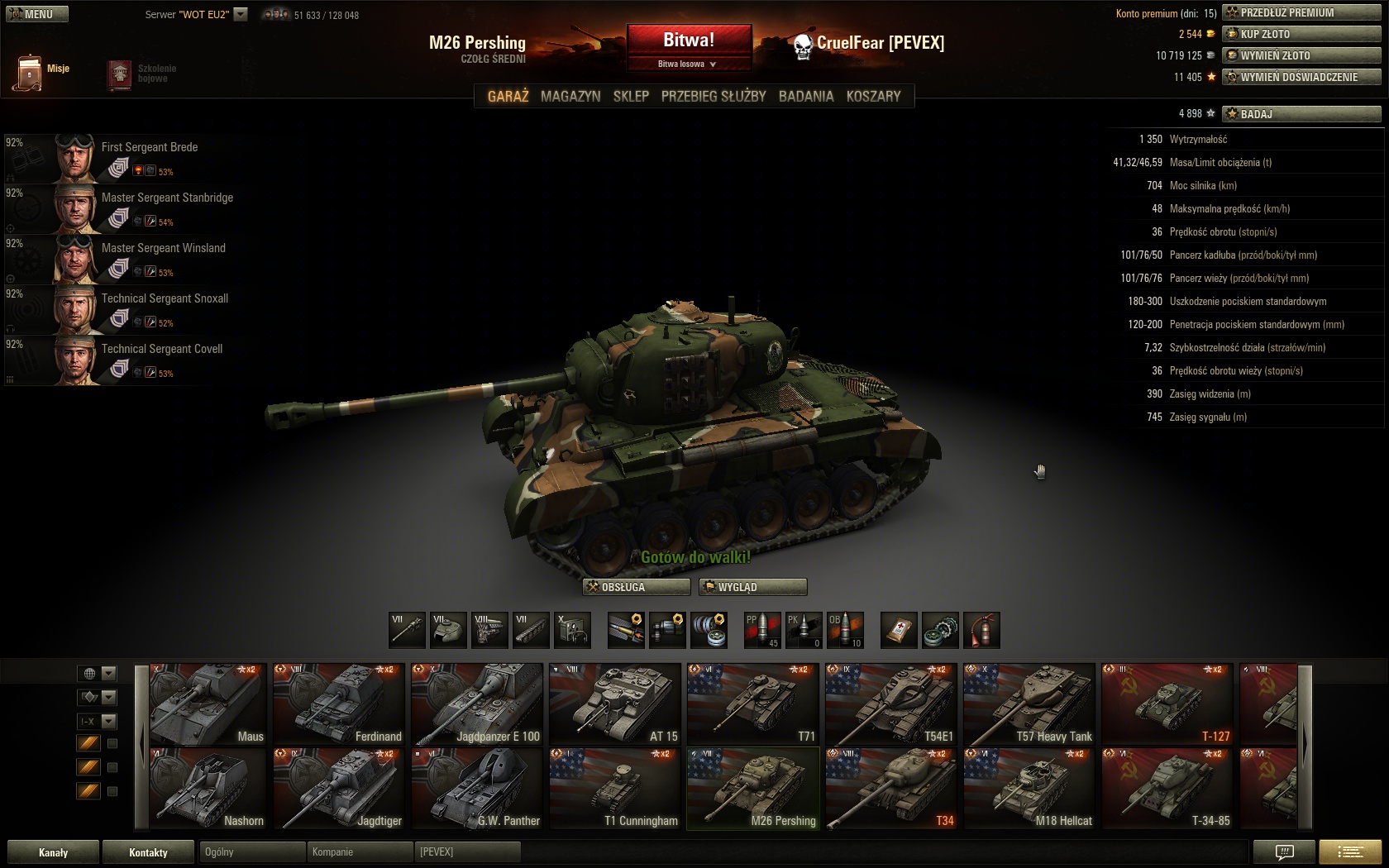Viewport: 1389px width, 868px height.
Task: Open the SKLEP tab
Action: [631, 96]
